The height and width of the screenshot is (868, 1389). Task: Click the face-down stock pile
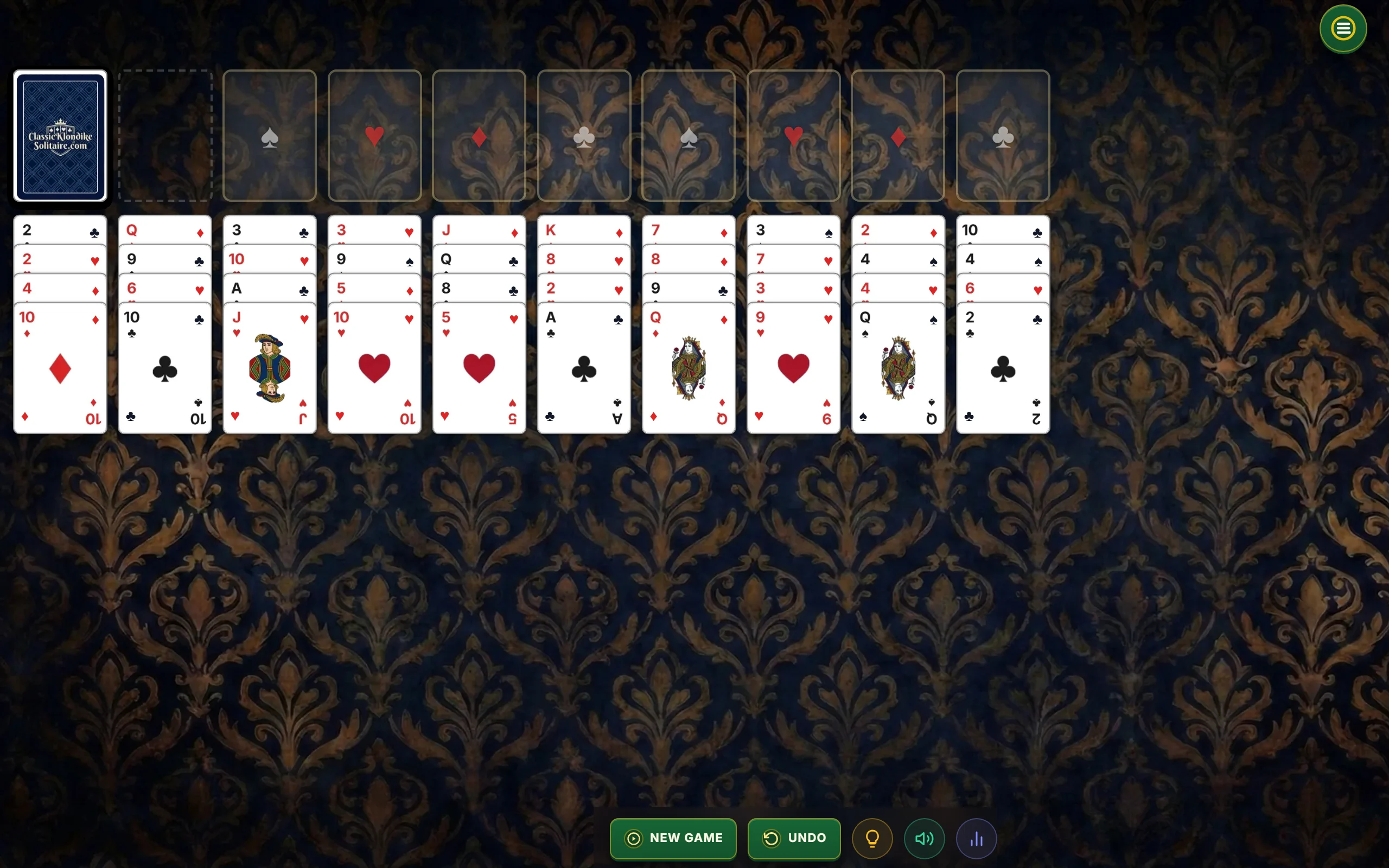coord(60,136)
